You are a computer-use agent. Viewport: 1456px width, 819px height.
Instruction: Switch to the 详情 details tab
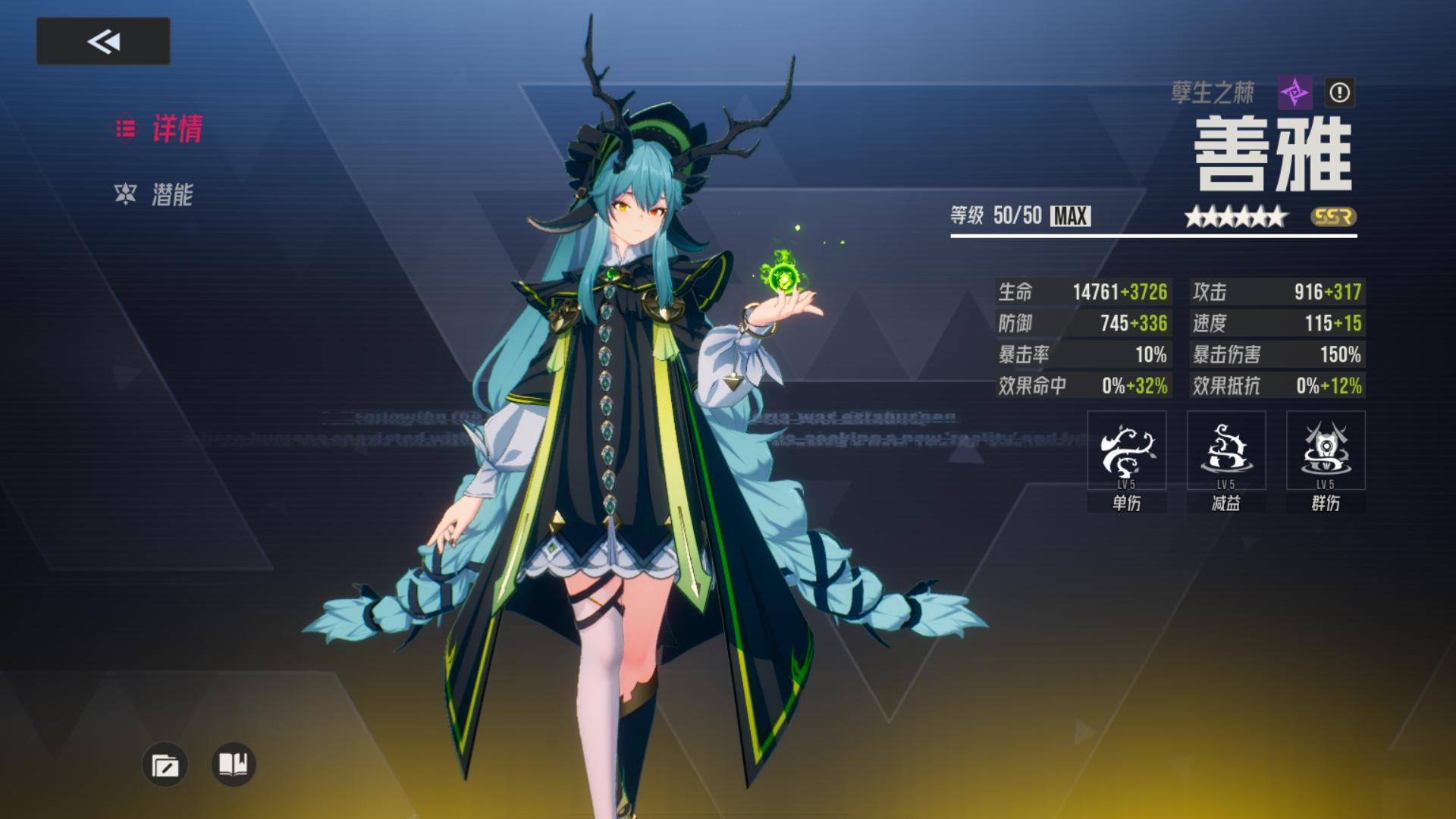click(x=159, y=129)
